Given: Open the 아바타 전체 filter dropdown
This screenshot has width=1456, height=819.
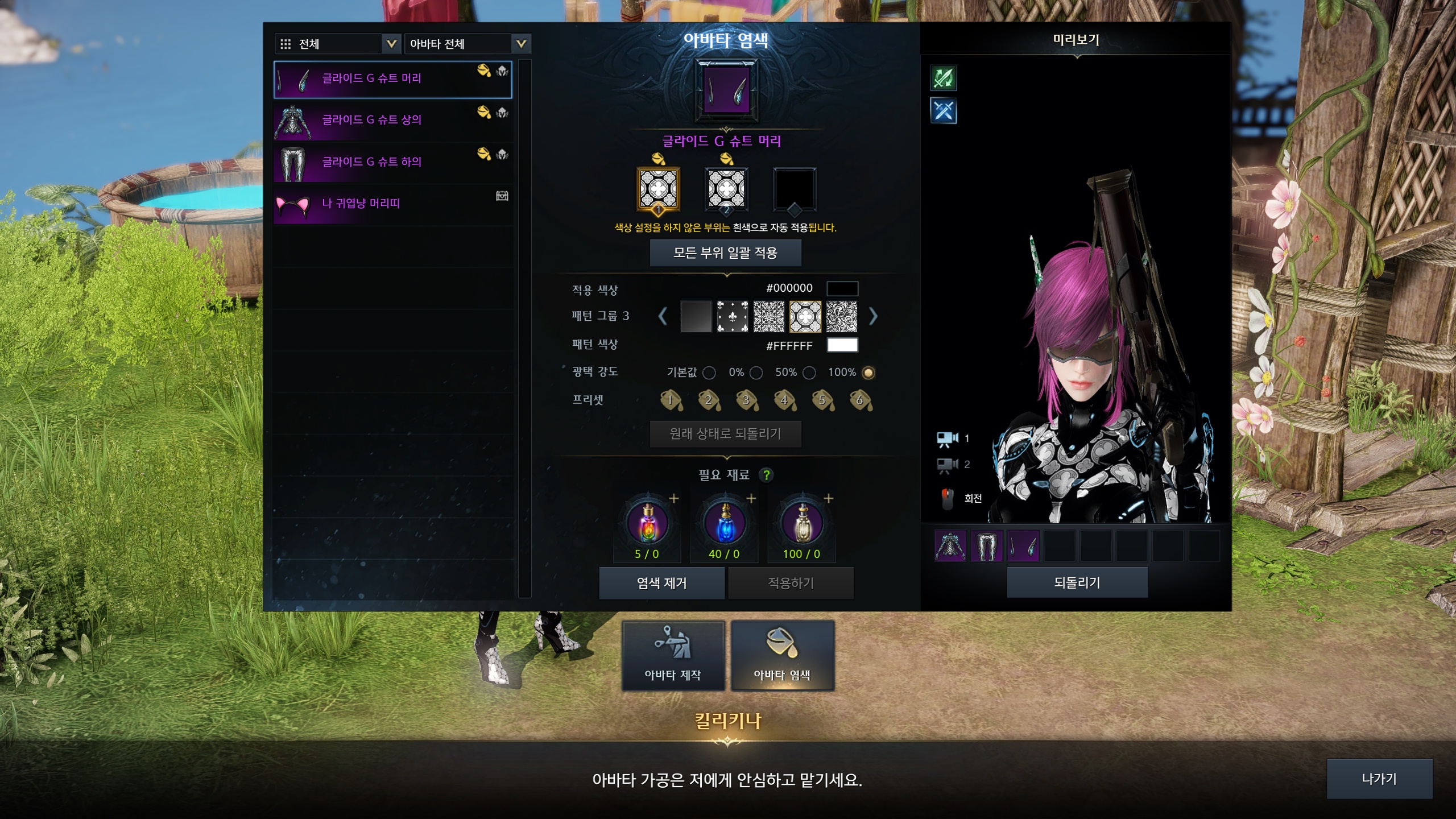Looking at the screenshot, I should tap(467, 44).
